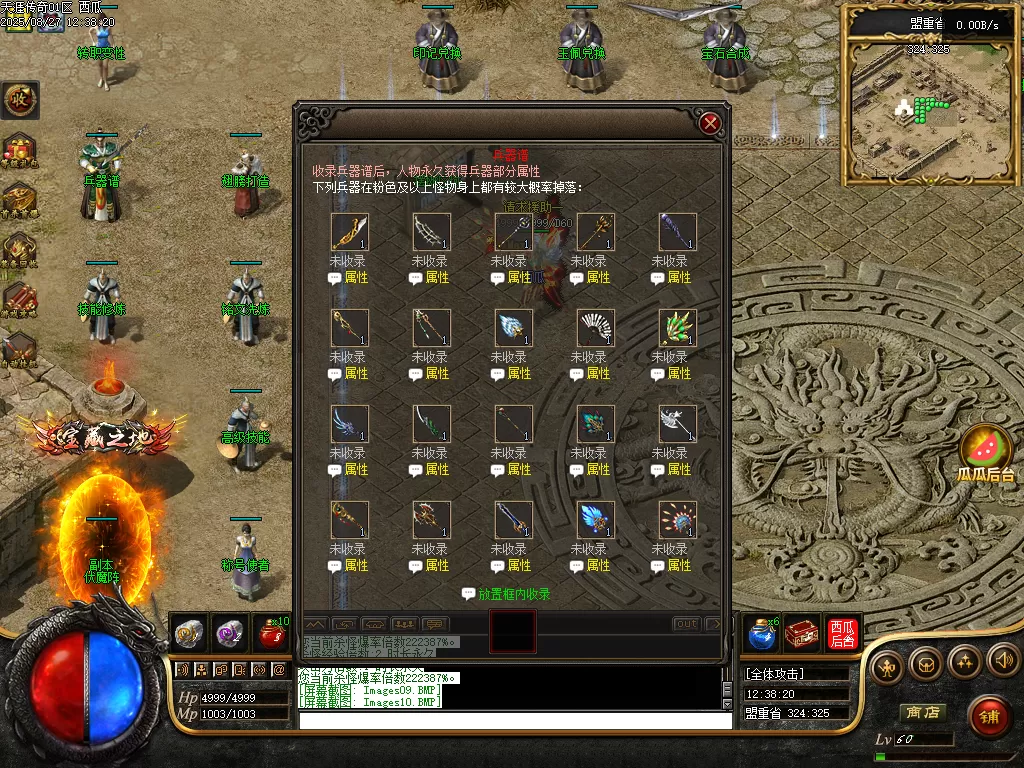
Task: Click the 全体攻击 attack mode label
Action: pos(775,674)
